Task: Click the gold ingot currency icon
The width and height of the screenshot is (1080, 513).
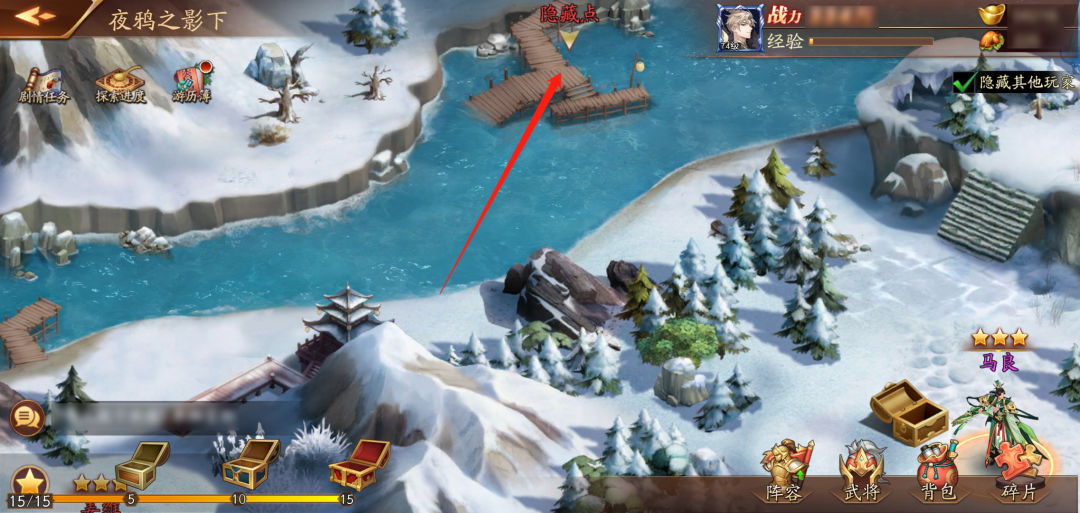Action: tap(992, 14)
